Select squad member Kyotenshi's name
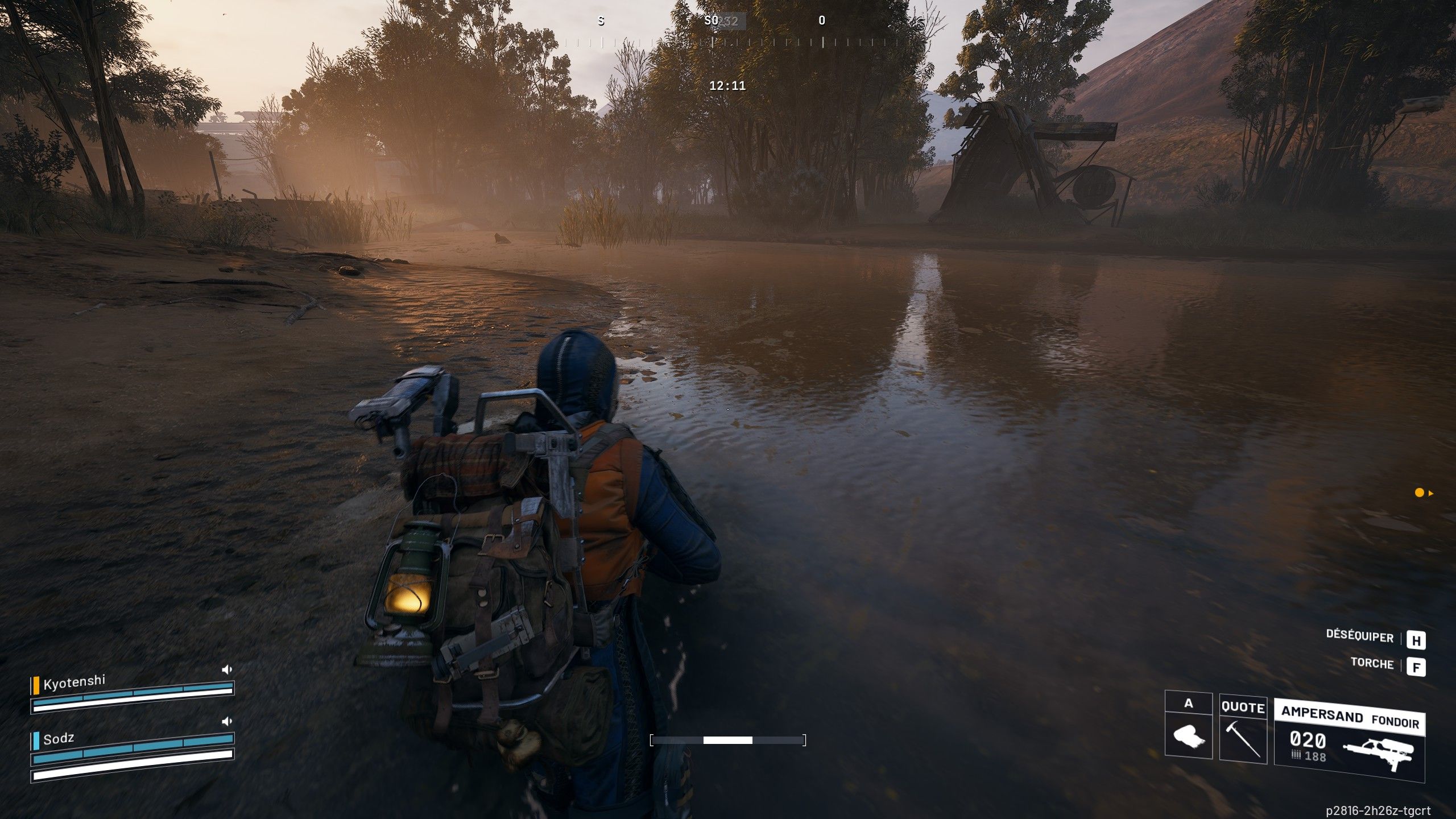Screen dimensions: 1456x819 pos(75,682)
